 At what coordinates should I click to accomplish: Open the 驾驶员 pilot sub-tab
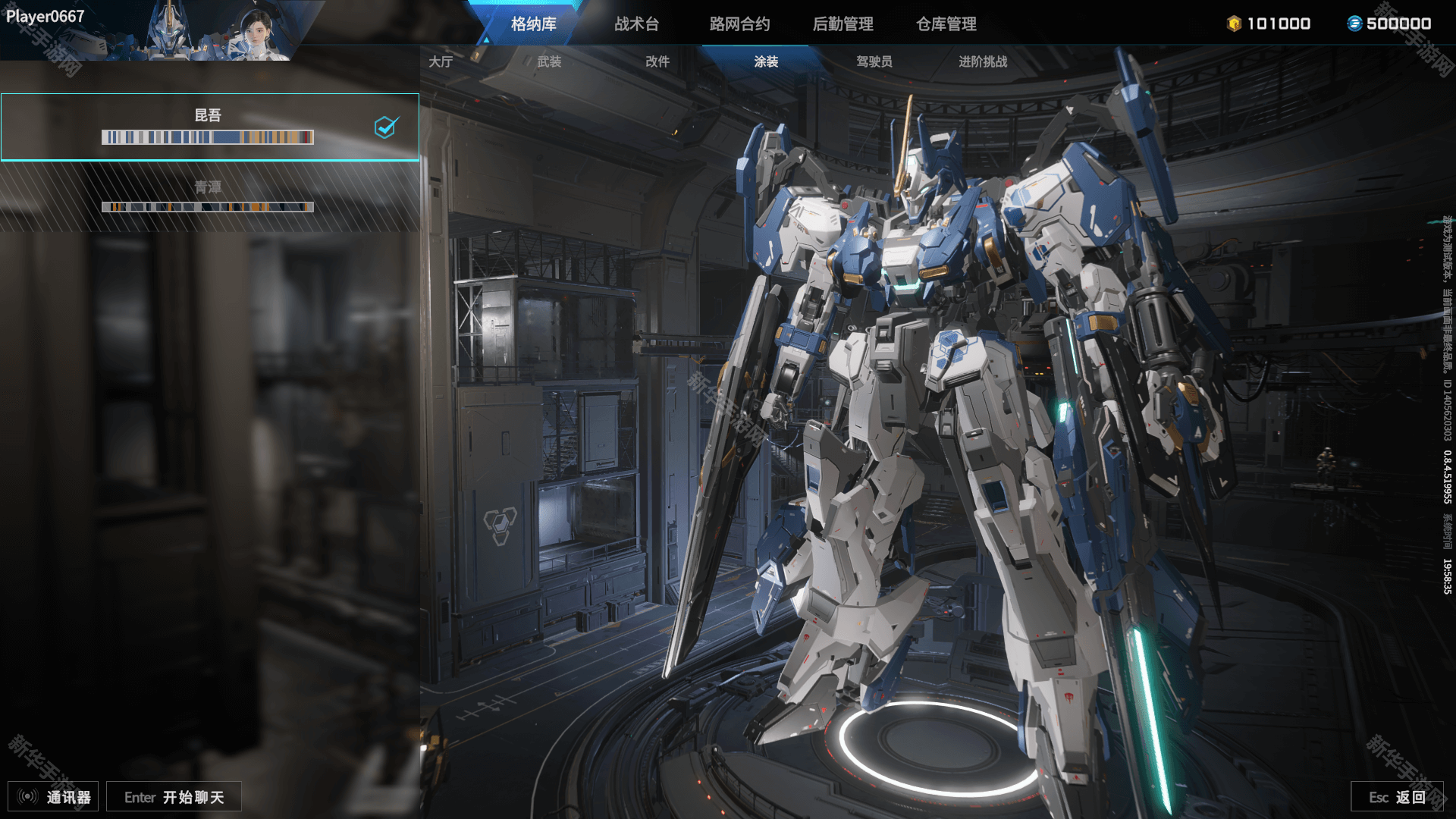tap(874, 61)
